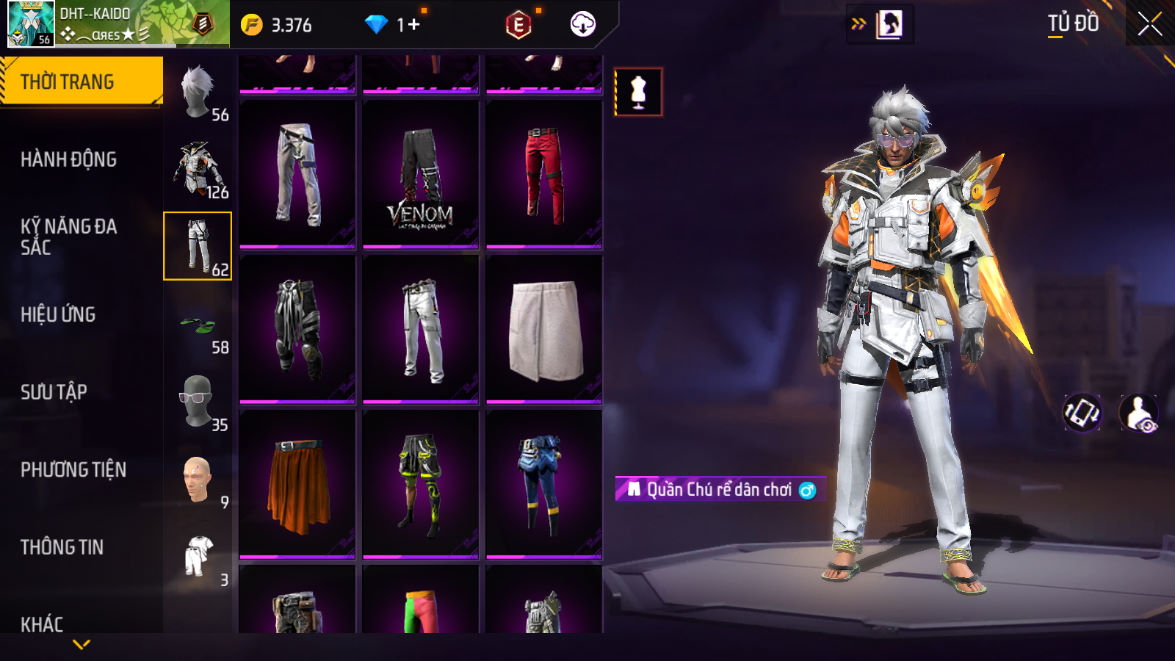
Task: Show the Phương Tiện category
Action: [x=73, y=469]
